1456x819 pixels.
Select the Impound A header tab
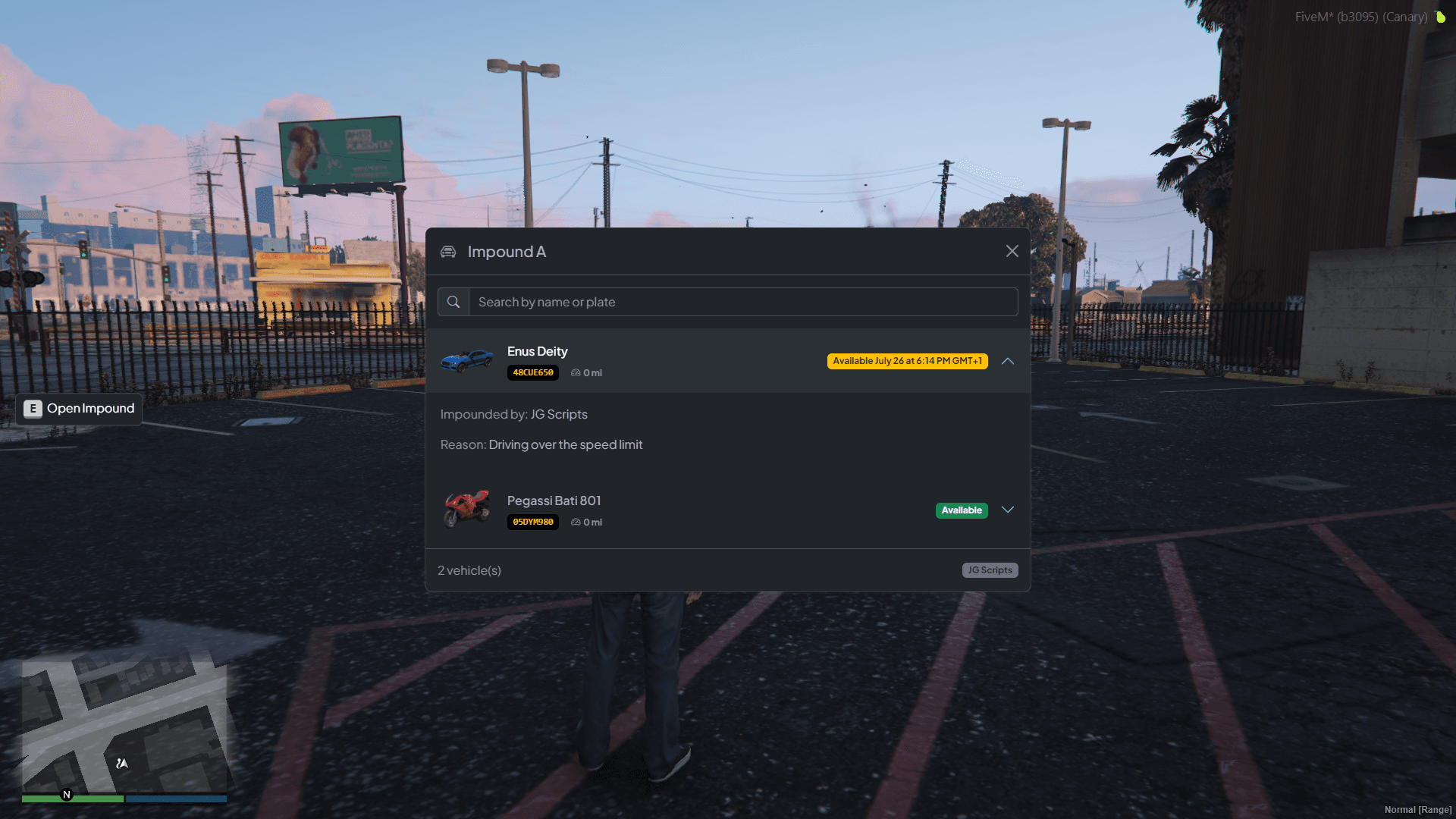tap(507, 251)
